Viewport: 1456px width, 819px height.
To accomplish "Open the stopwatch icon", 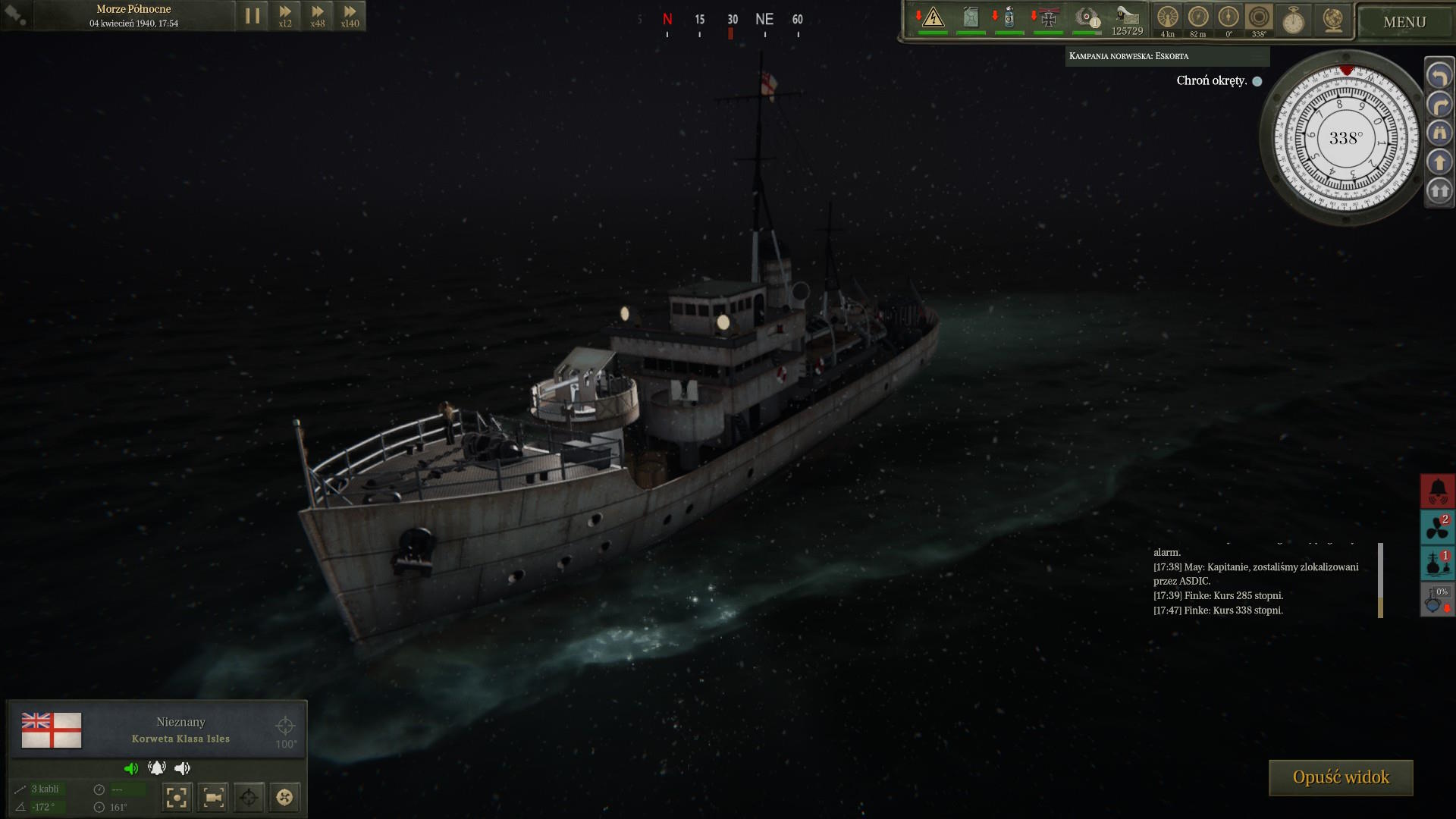I will coord(1293,20).
